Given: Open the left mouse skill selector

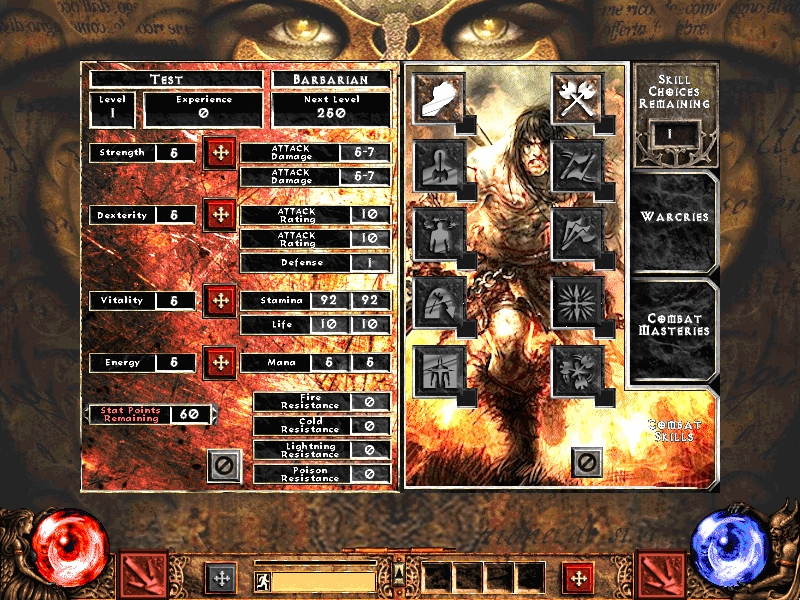Looking at the screenshot, I should pyautogui.click(x=144, y=576).
